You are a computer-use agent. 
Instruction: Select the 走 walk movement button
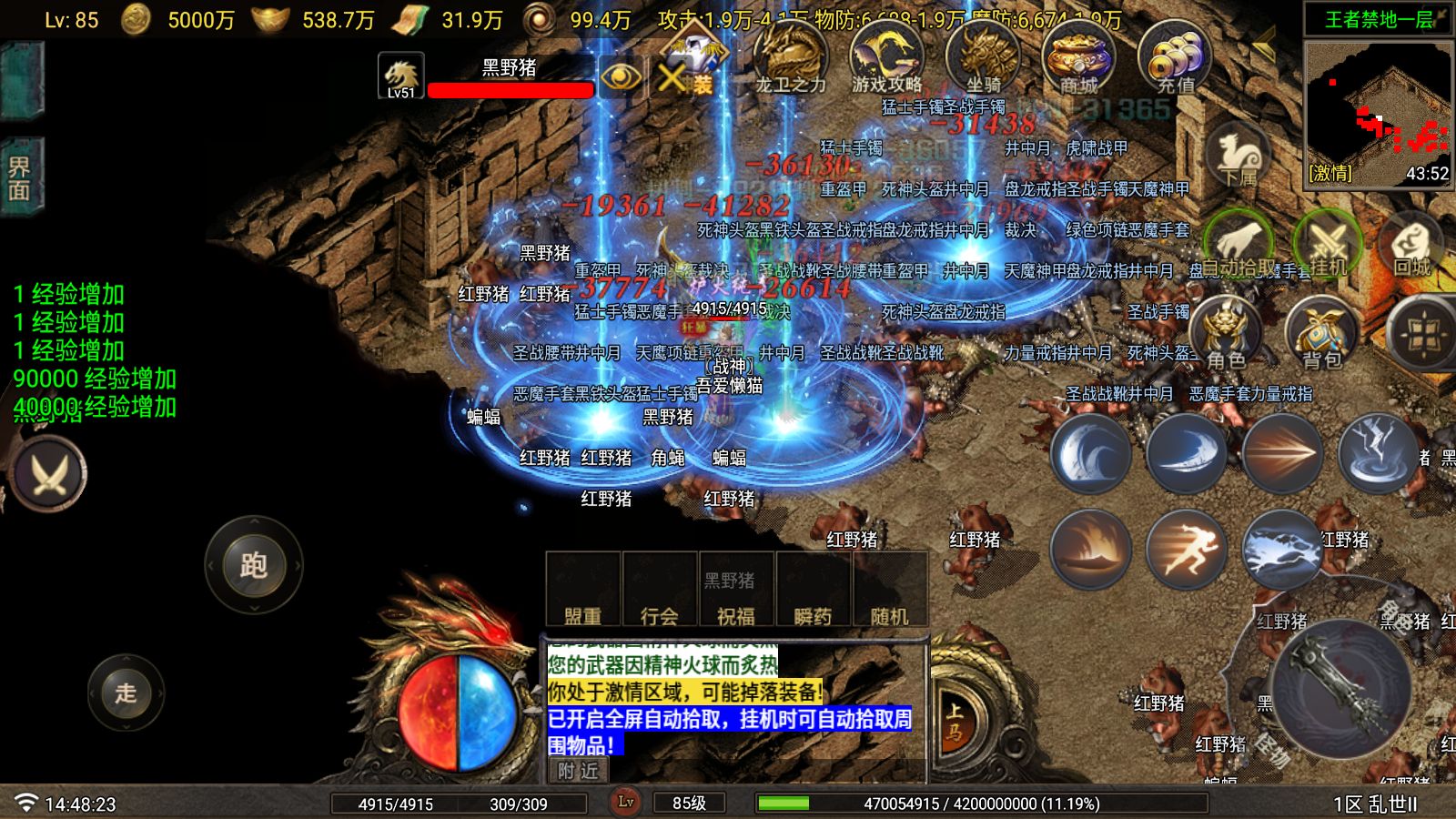(126, 693)
